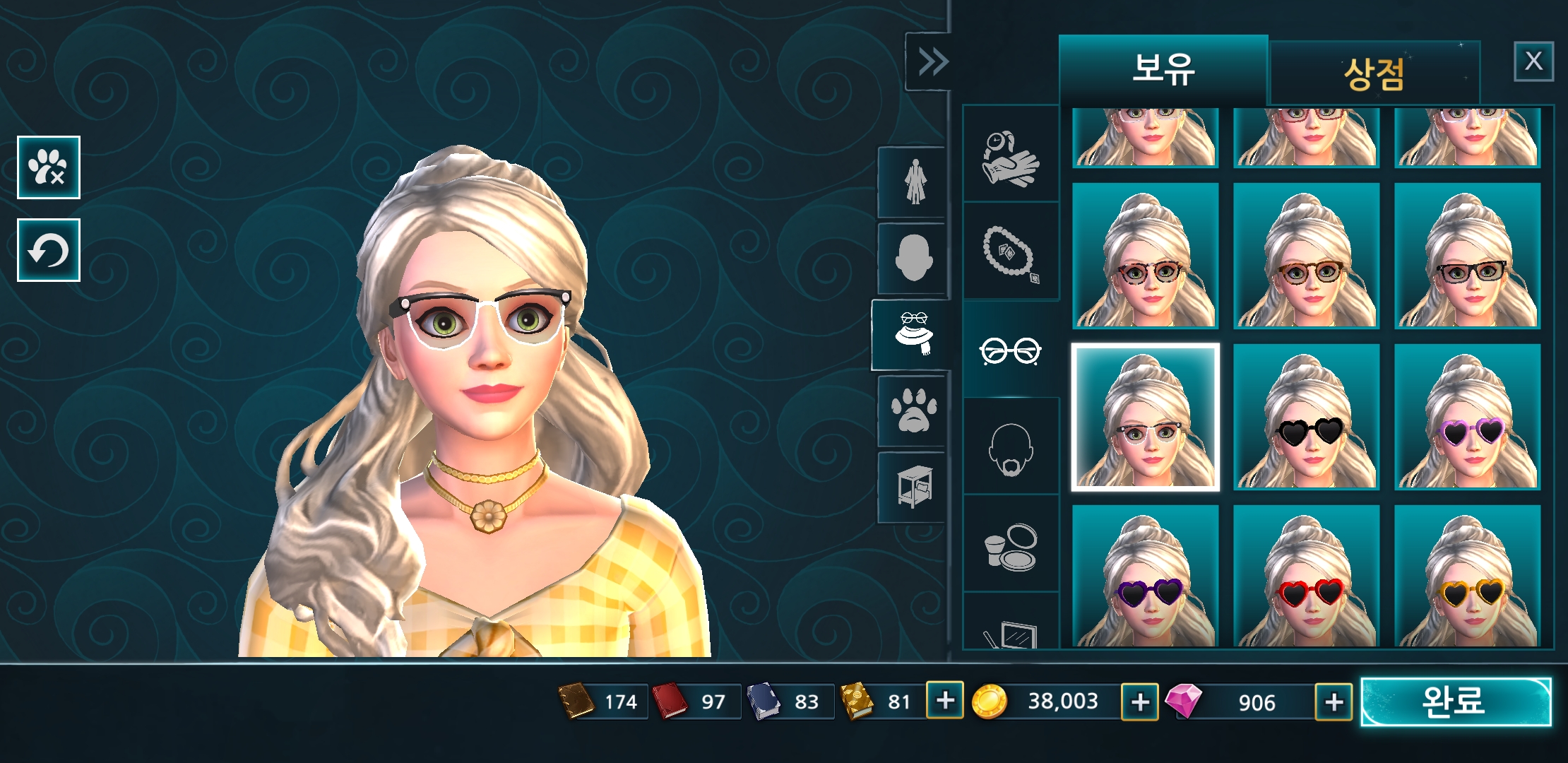This screenshot has width=1568, height=763.
Task: Open the dormitory furniture category
Action: (x=914, y=487)
